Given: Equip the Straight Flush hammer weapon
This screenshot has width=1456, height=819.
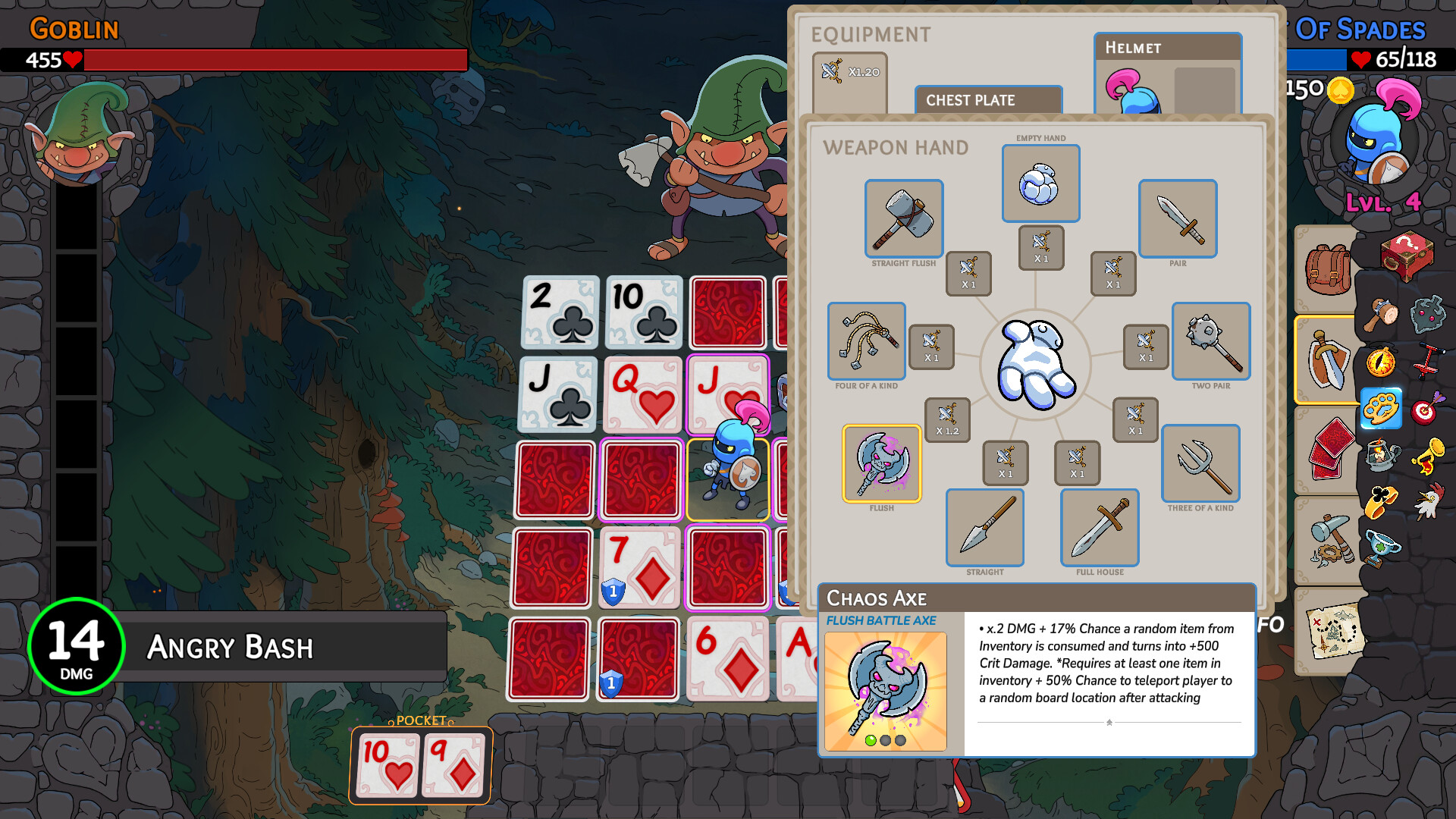Looking at the screenshot, I should pos(903,219).
